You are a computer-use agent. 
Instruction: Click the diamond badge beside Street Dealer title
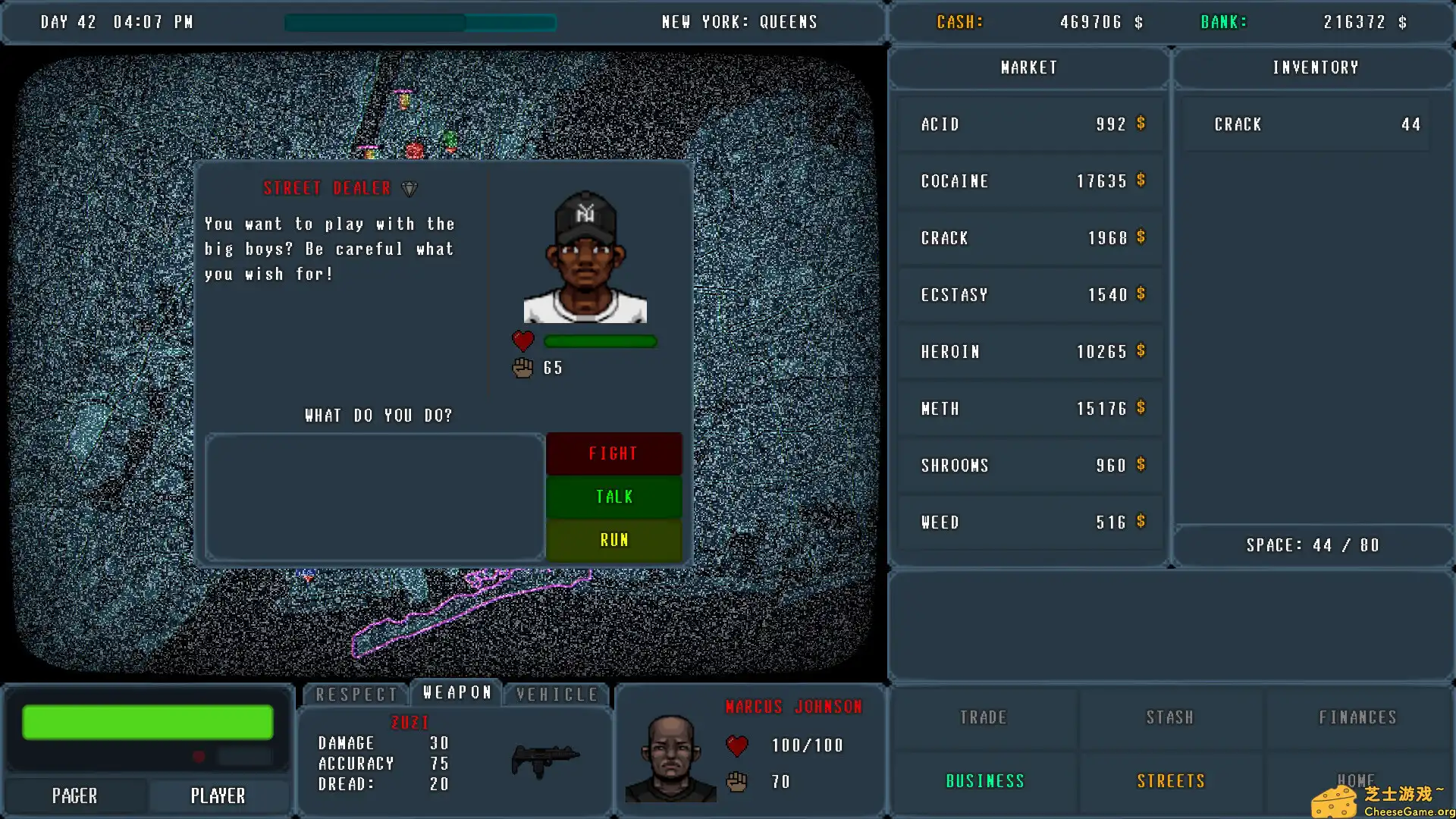(409, 187)
